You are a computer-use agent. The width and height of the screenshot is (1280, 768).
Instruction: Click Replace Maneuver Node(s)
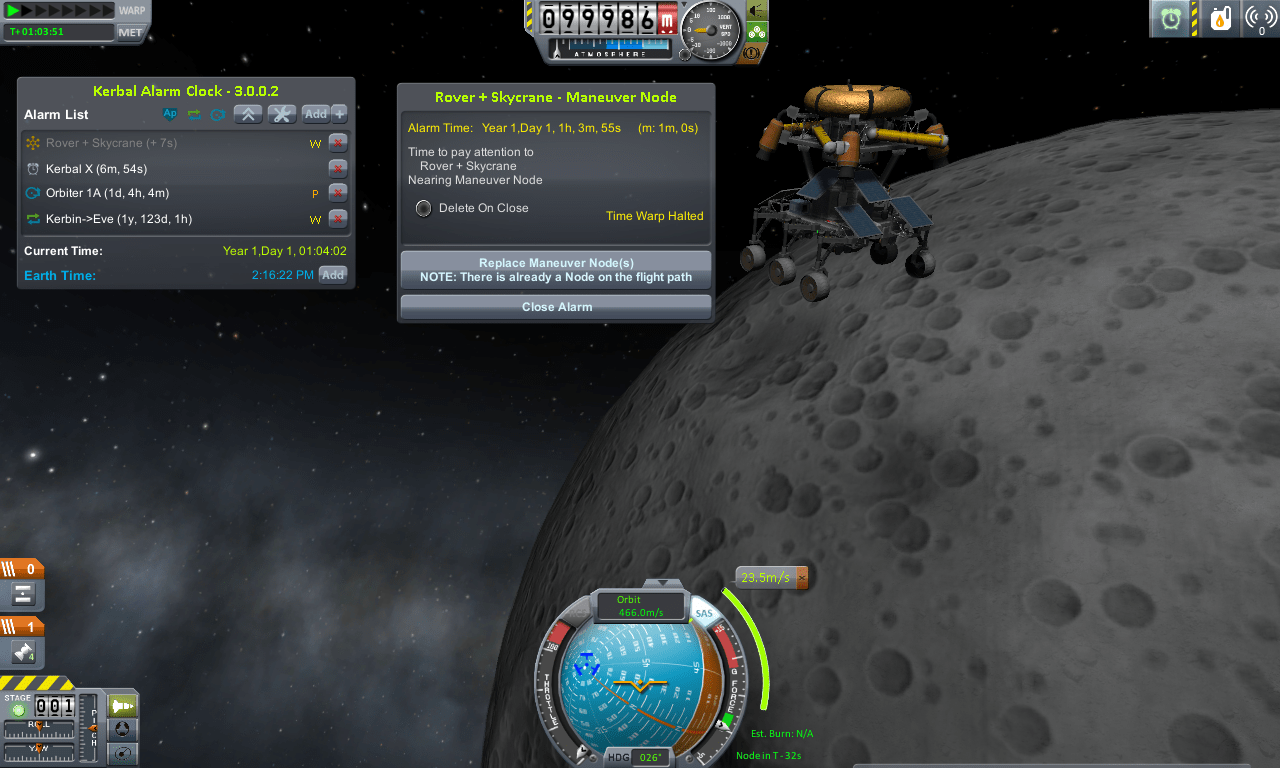click(x=555, y=269)
